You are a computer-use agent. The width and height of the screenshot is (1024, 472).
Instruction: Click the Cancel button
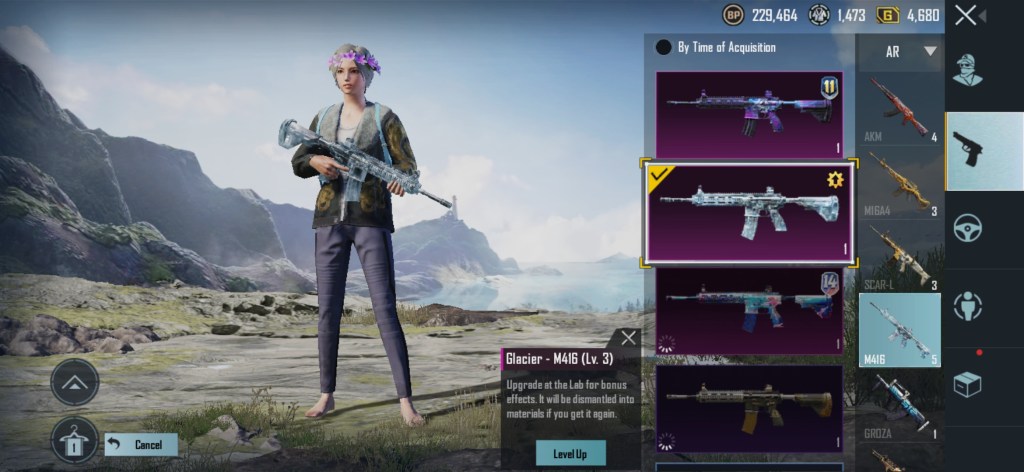(141, 444)
